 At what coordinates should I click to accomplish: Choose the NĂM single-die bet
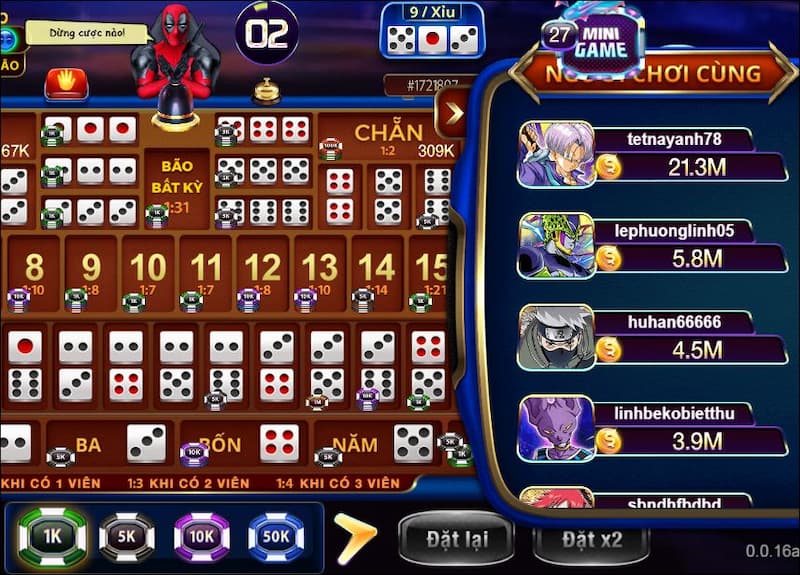[x=380, y=444]
